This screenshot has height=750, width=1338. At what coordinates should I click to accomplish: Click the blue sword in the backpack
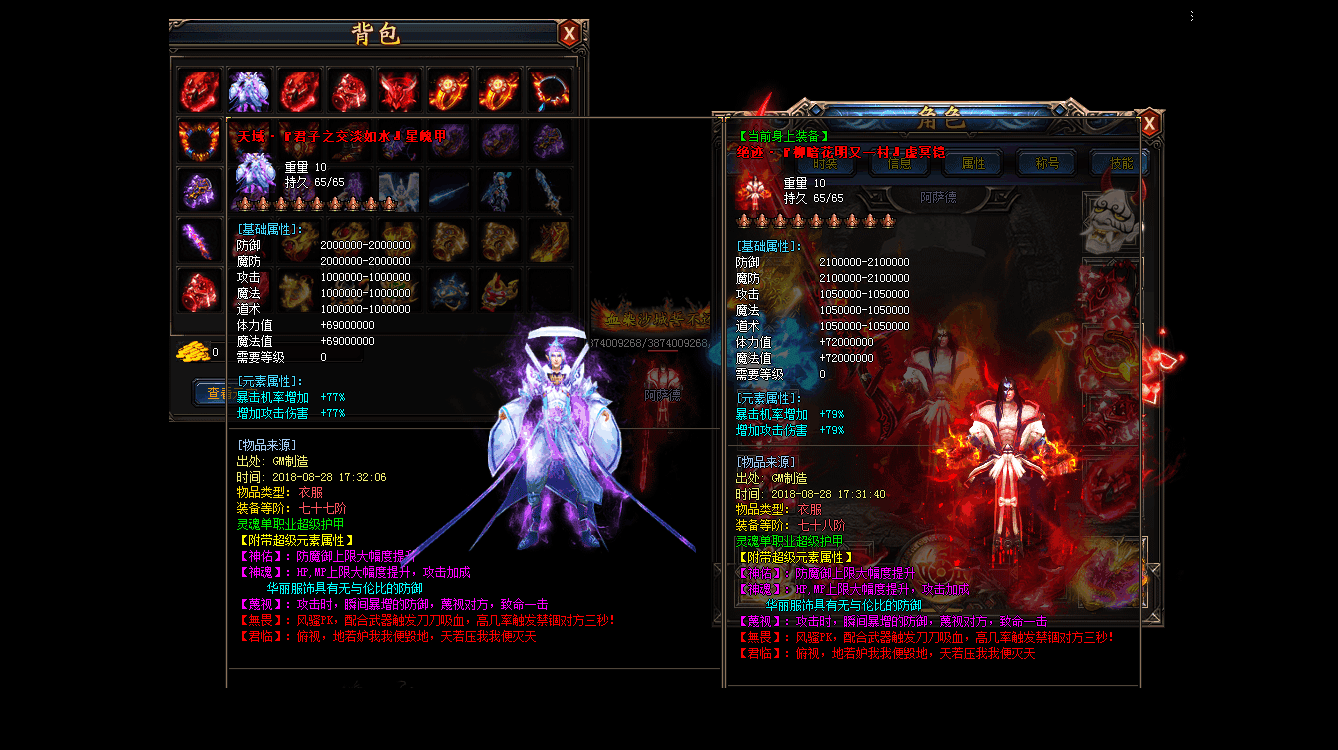coord(550,190)
